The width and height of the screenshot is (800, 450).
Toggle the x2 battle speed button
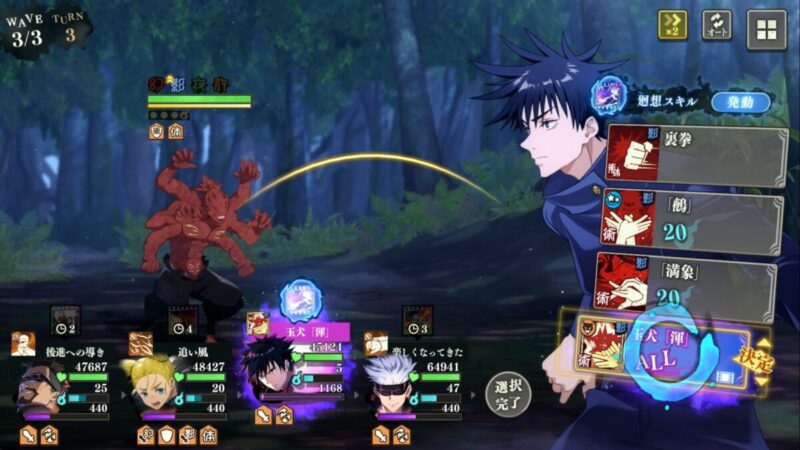click(672, 25)
